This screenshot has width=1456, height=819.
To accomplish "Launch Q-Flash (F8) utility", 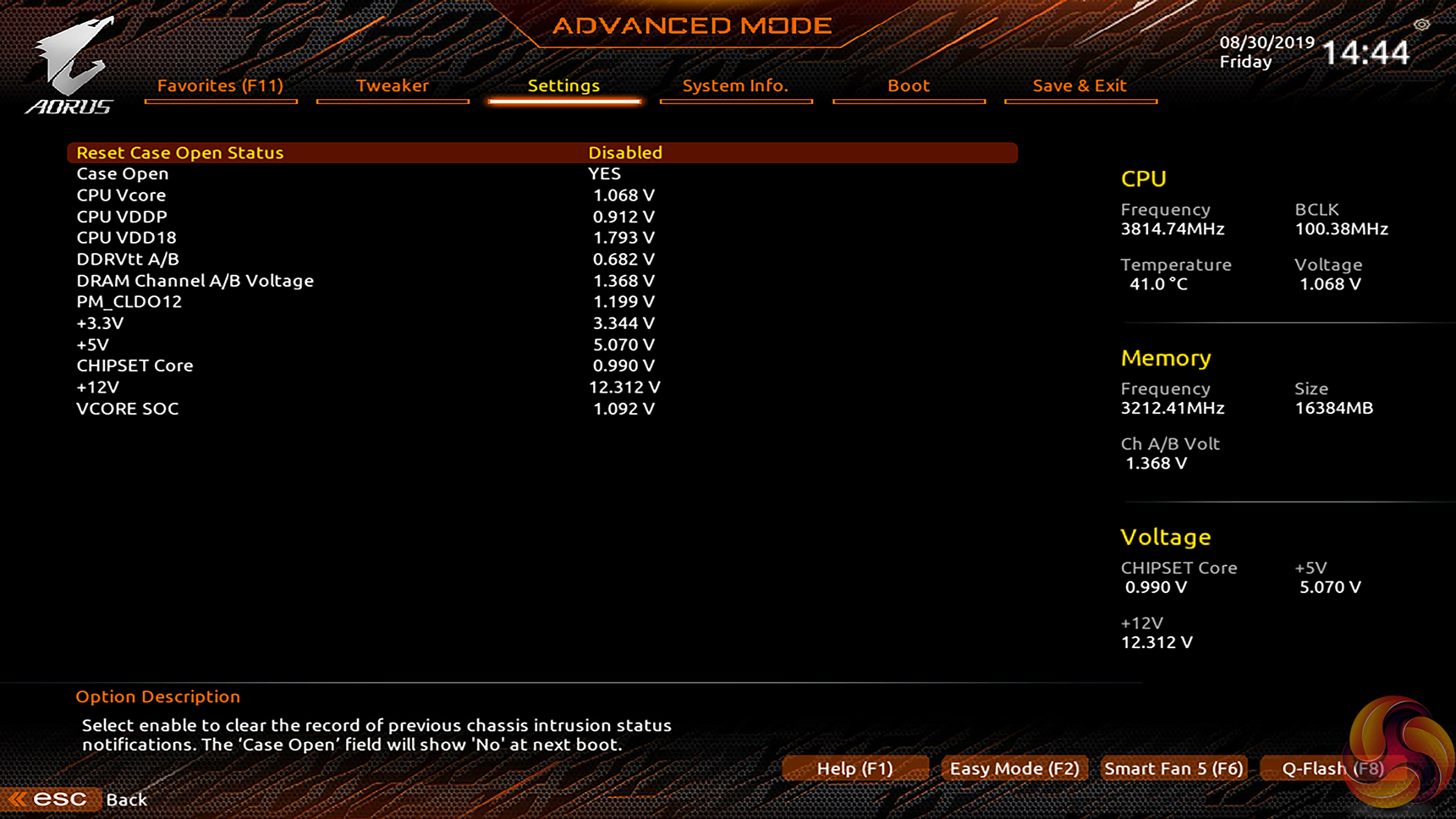I will click(x=1332, y=768).
